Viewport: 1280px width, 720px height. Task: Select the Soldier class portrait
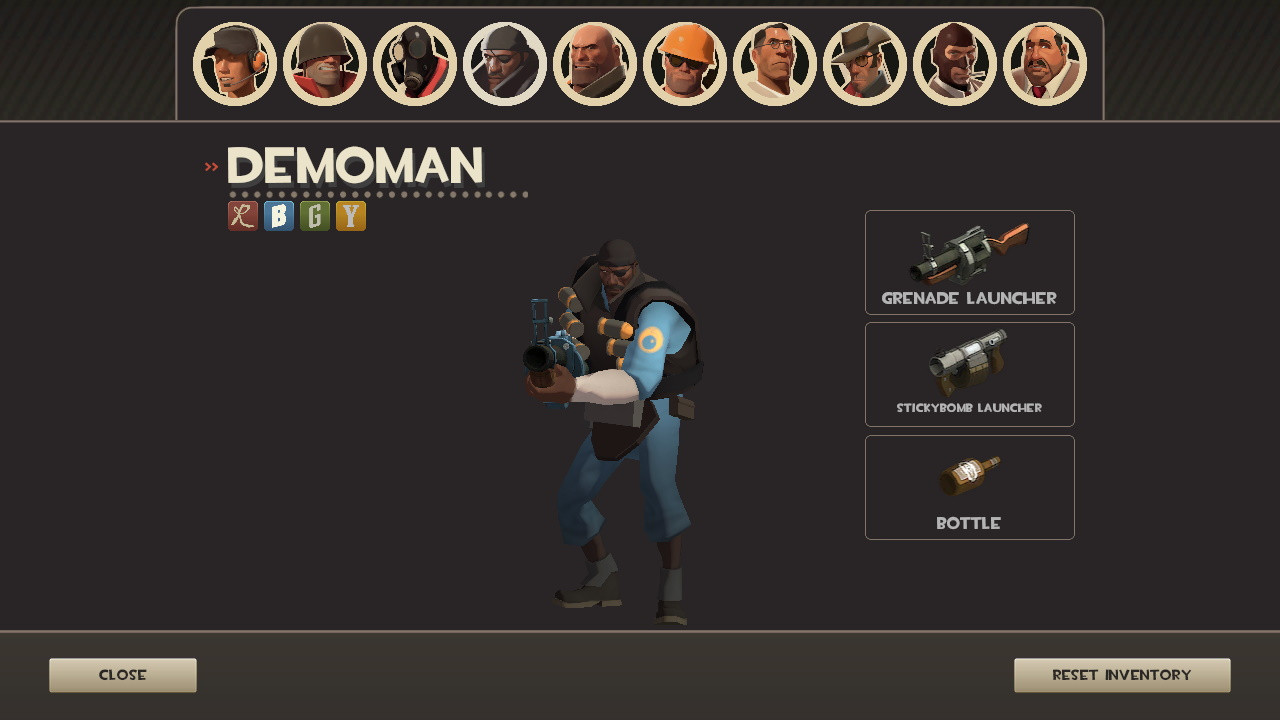pos(325,64)
